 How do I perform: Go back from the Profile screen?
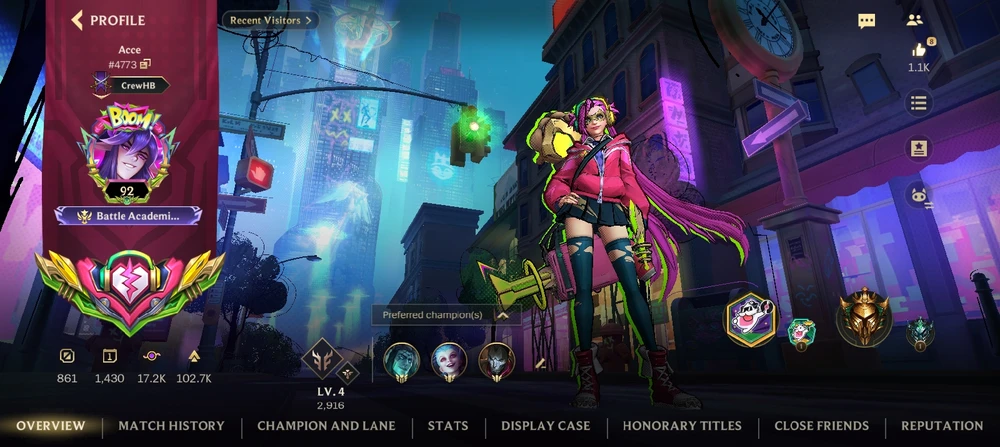pyautogui.click(x=77, y=20)
